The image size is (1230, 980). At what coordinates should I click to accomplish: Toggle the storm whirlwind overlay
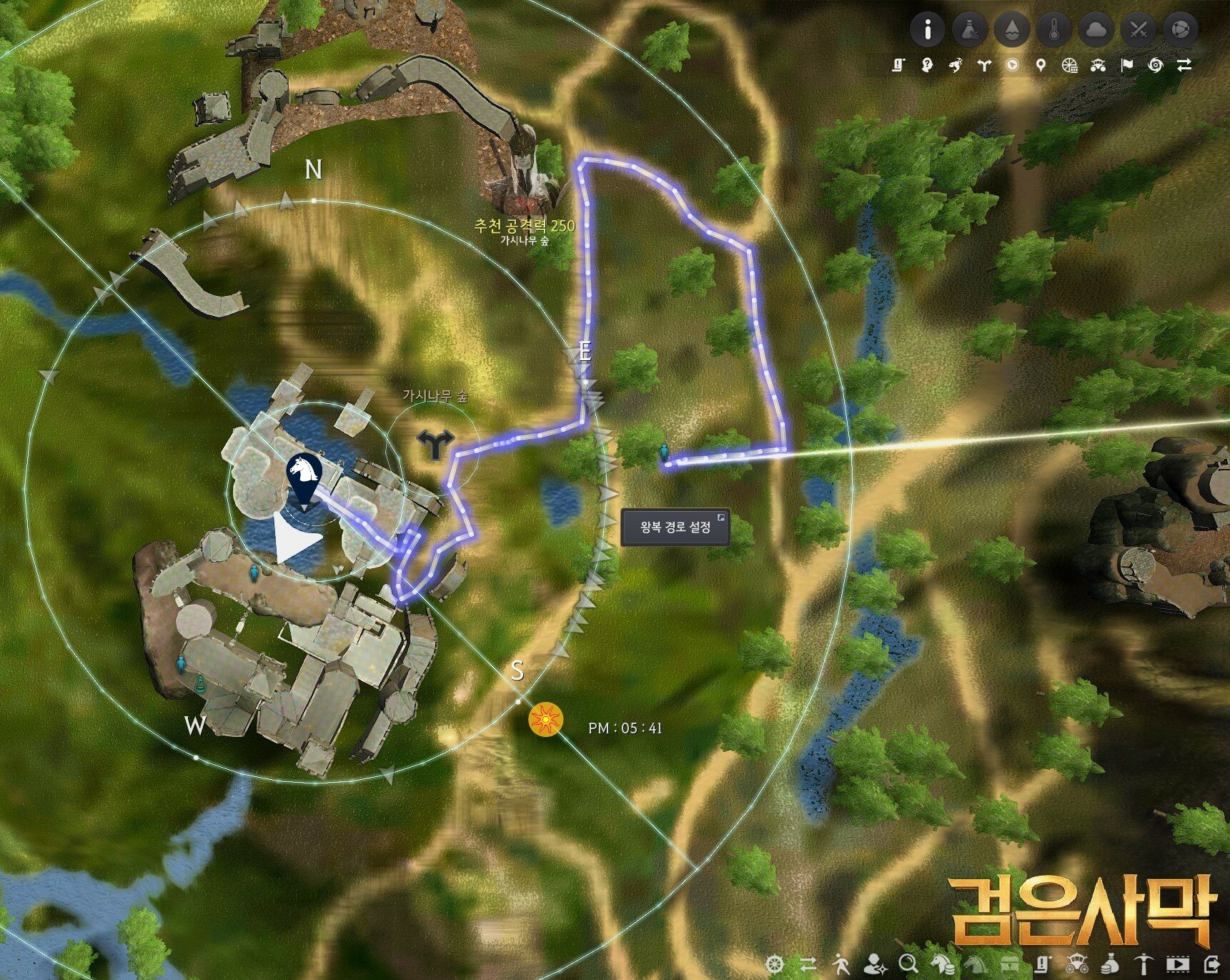1156,64
